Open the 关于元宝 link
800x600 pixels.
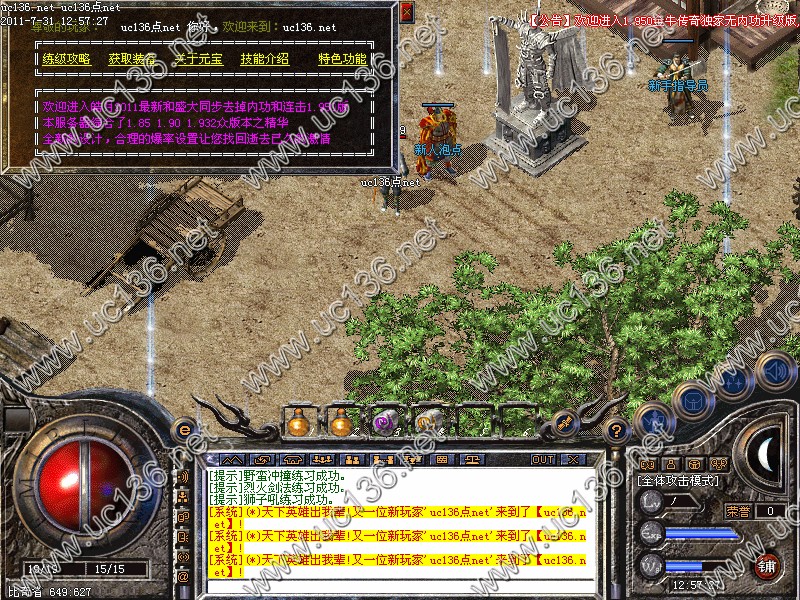[198, 59]
